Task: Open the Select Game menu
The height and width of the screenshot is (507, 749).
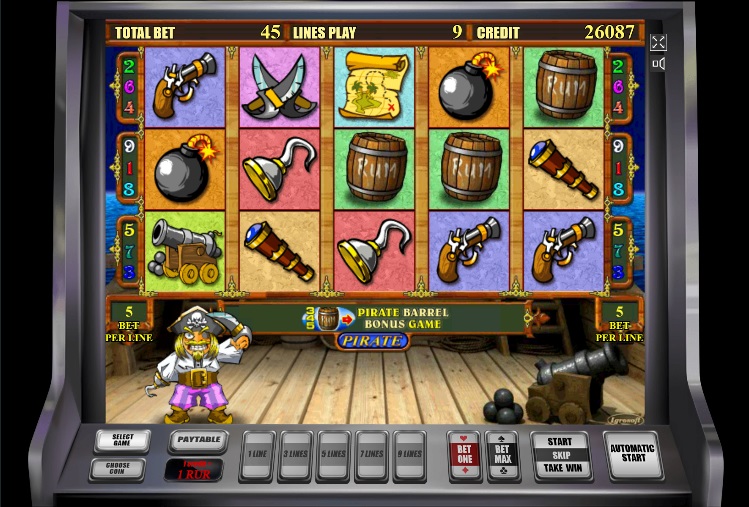Action: [x=122, y=440]
